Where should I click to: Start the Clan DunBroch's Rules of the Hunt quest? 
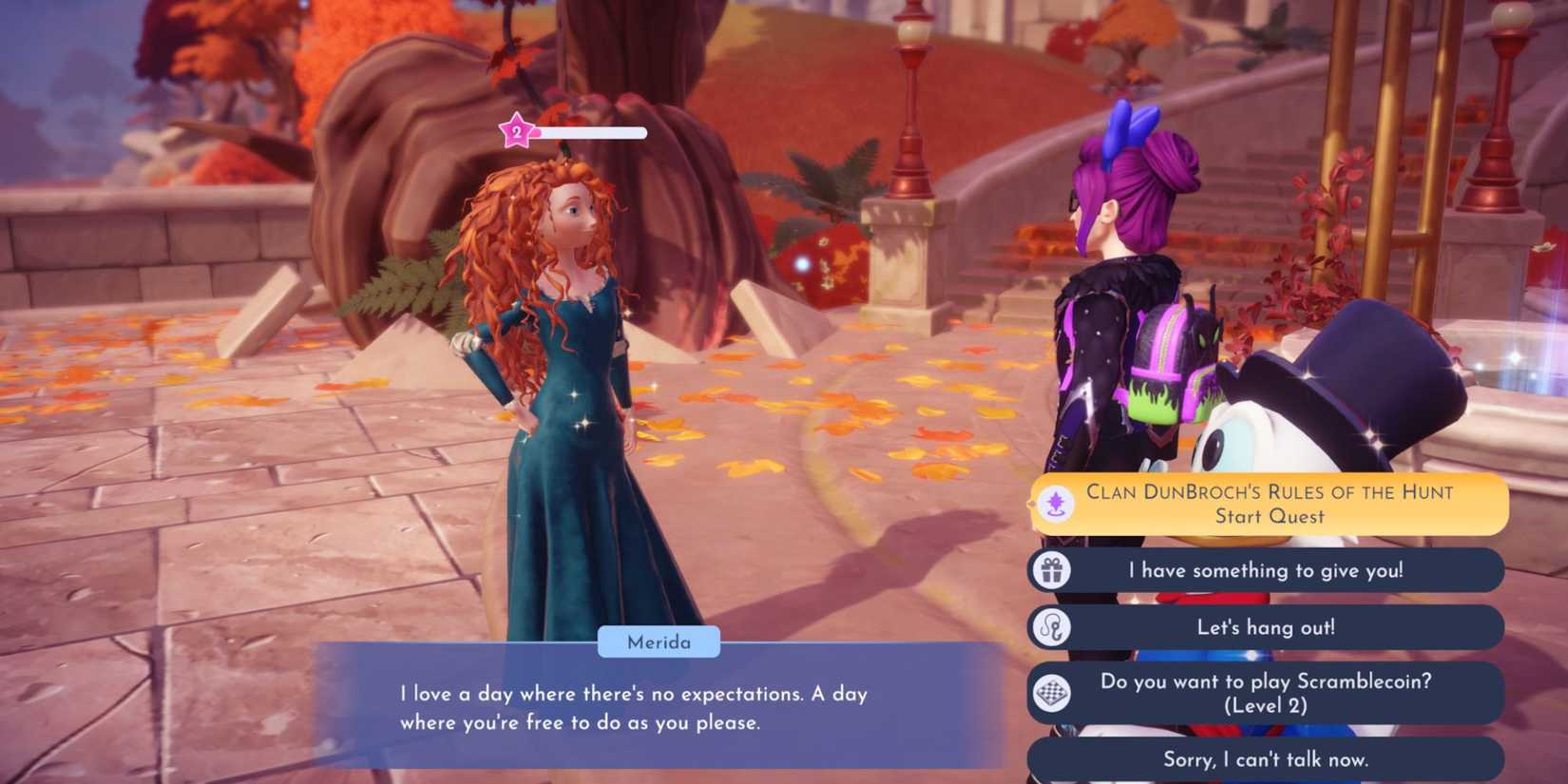(1269, 504)
